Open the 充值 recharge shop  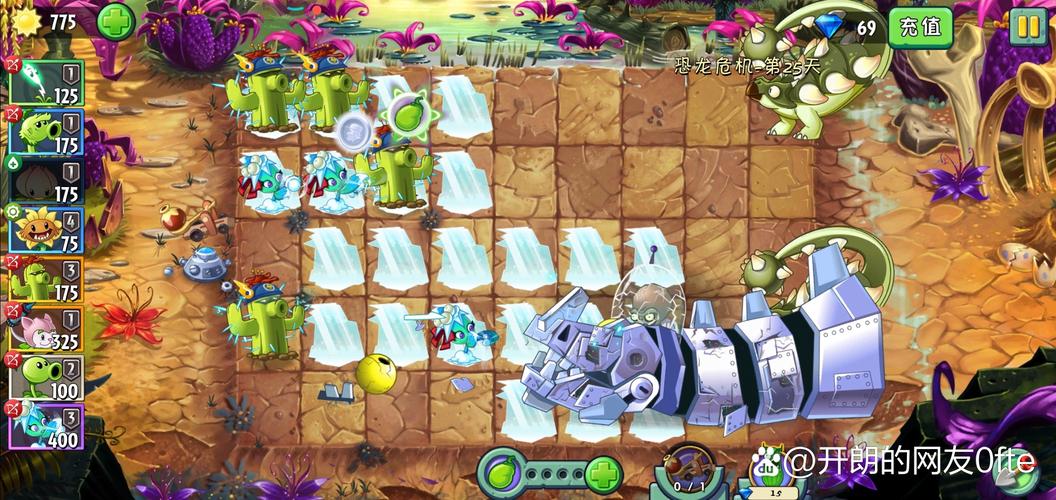tap(920, 27)
